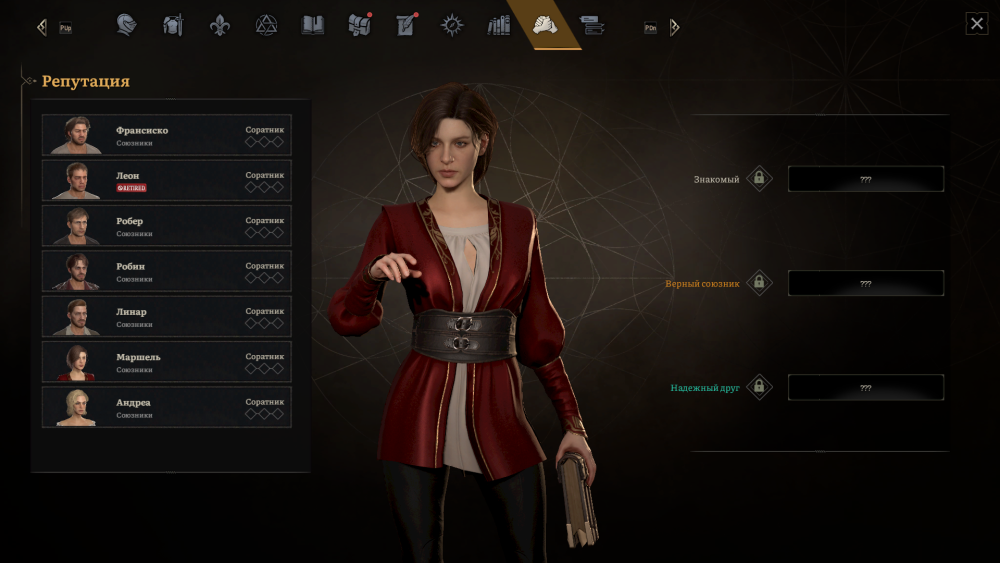Select the Робер reputation row
The image size is (1000, 563).
[x=166, y=226]
